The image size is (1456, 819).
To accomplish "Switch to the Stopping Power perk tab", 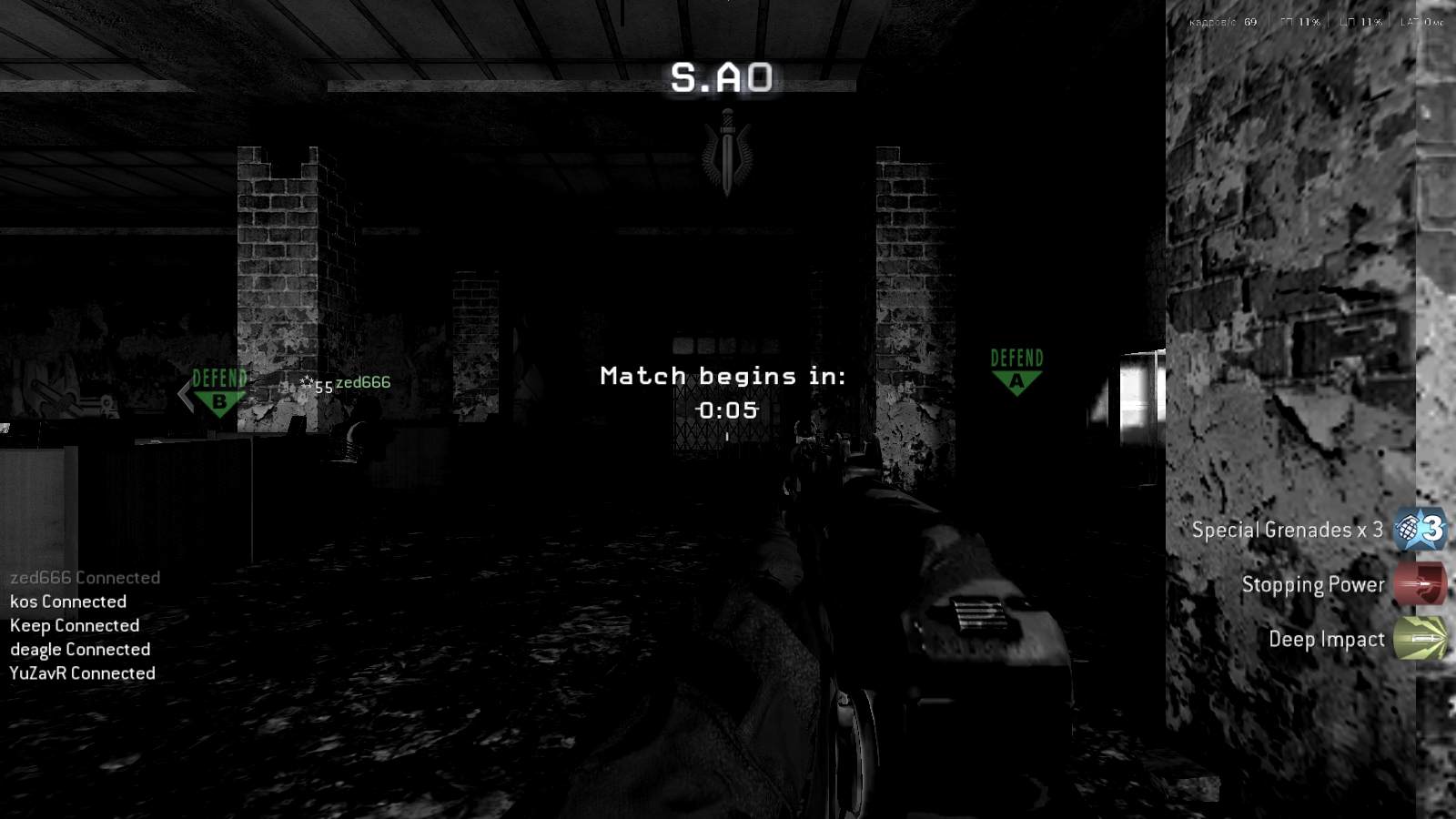I will pos(1313,585).
